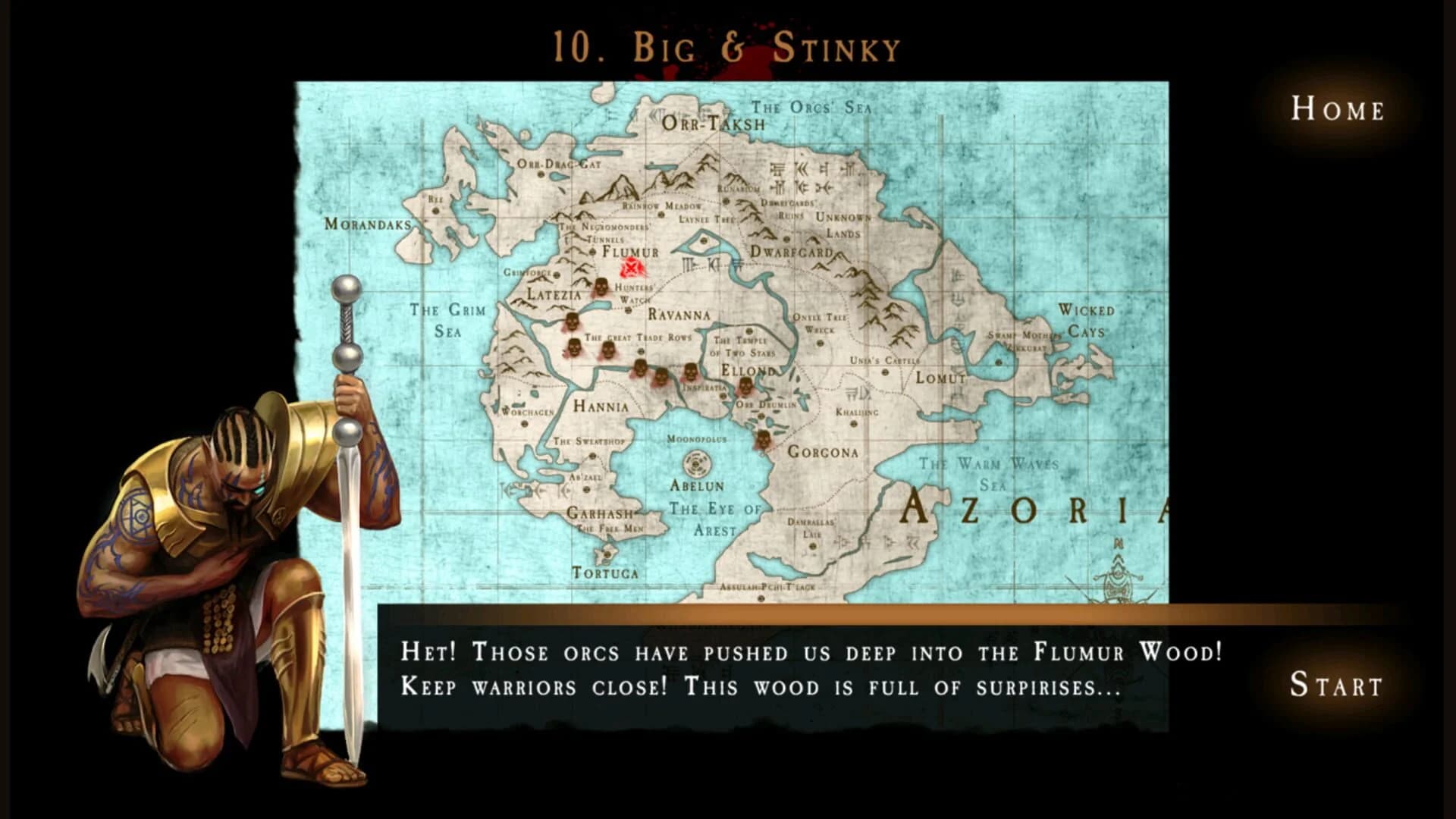Image resolution: width=1456 pixels, height=819 pixels.
Task: Select the skull marker near Latezia
Action: pos(573,322)
